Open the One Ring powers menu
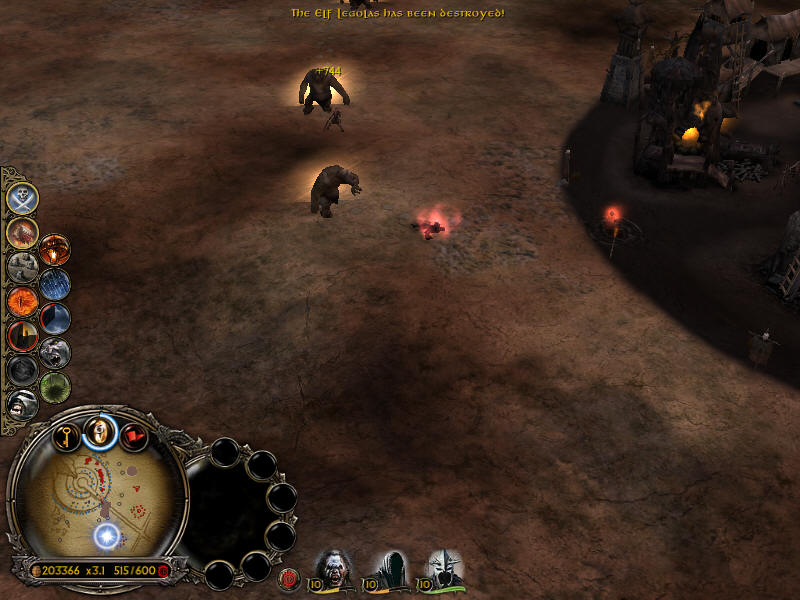This screenshot has width=800, height=600. click(x=100, y=431)
